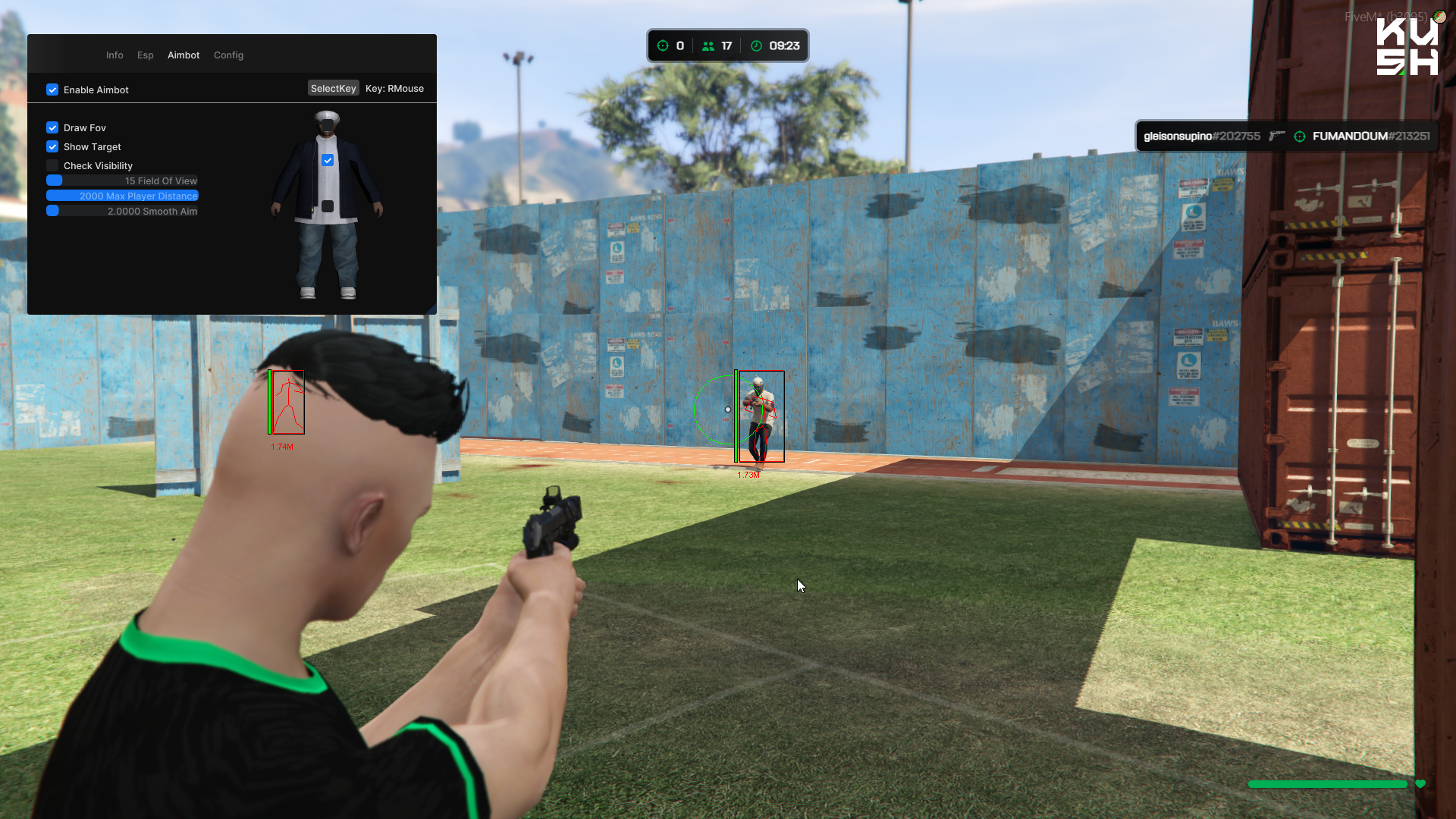This screenshot has height=819, width=1456.
Task: Toggle the Enable Aimbot checkbox
Action: pos(52,89)
